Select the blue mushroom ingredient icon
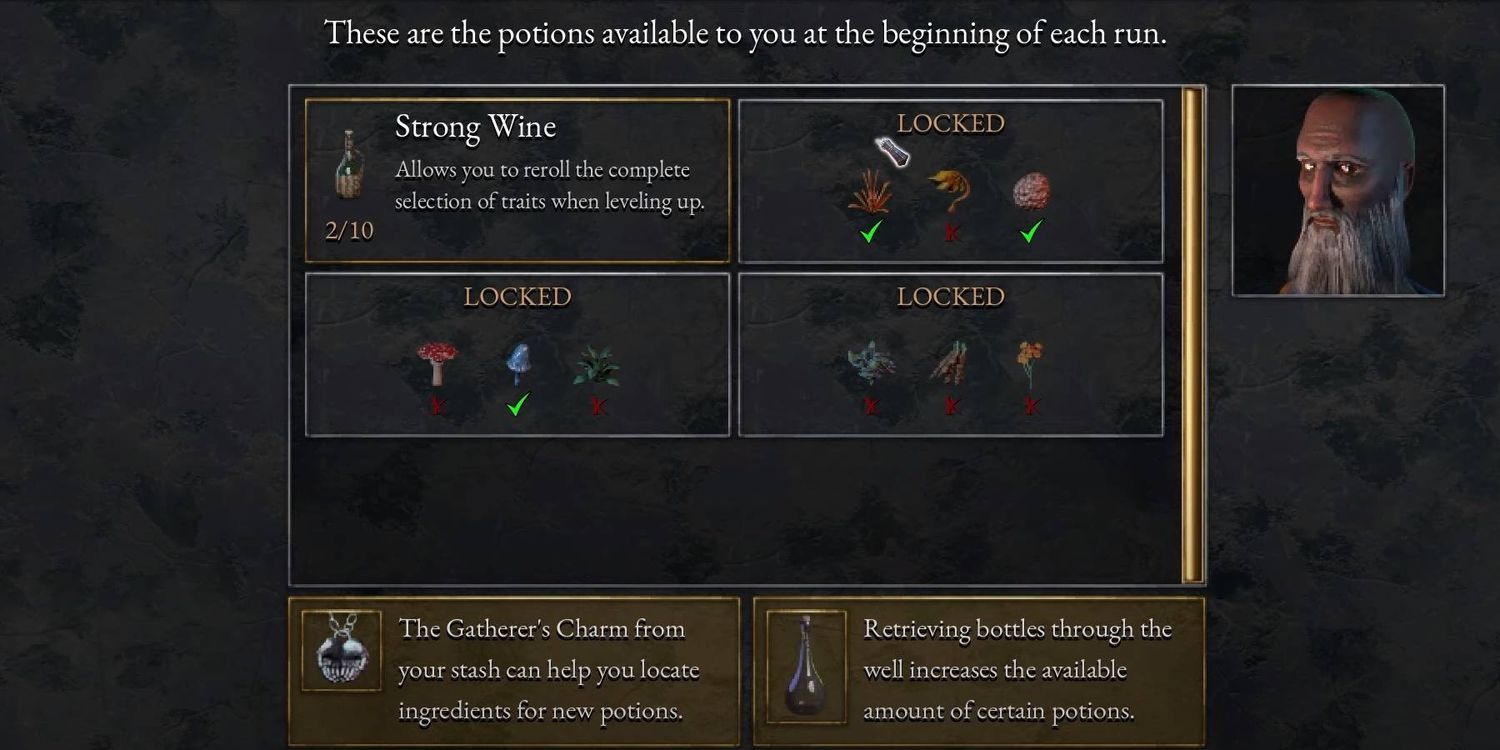Image resolution: width=1500 pixels, height=750 pixels. coord(517,364)
